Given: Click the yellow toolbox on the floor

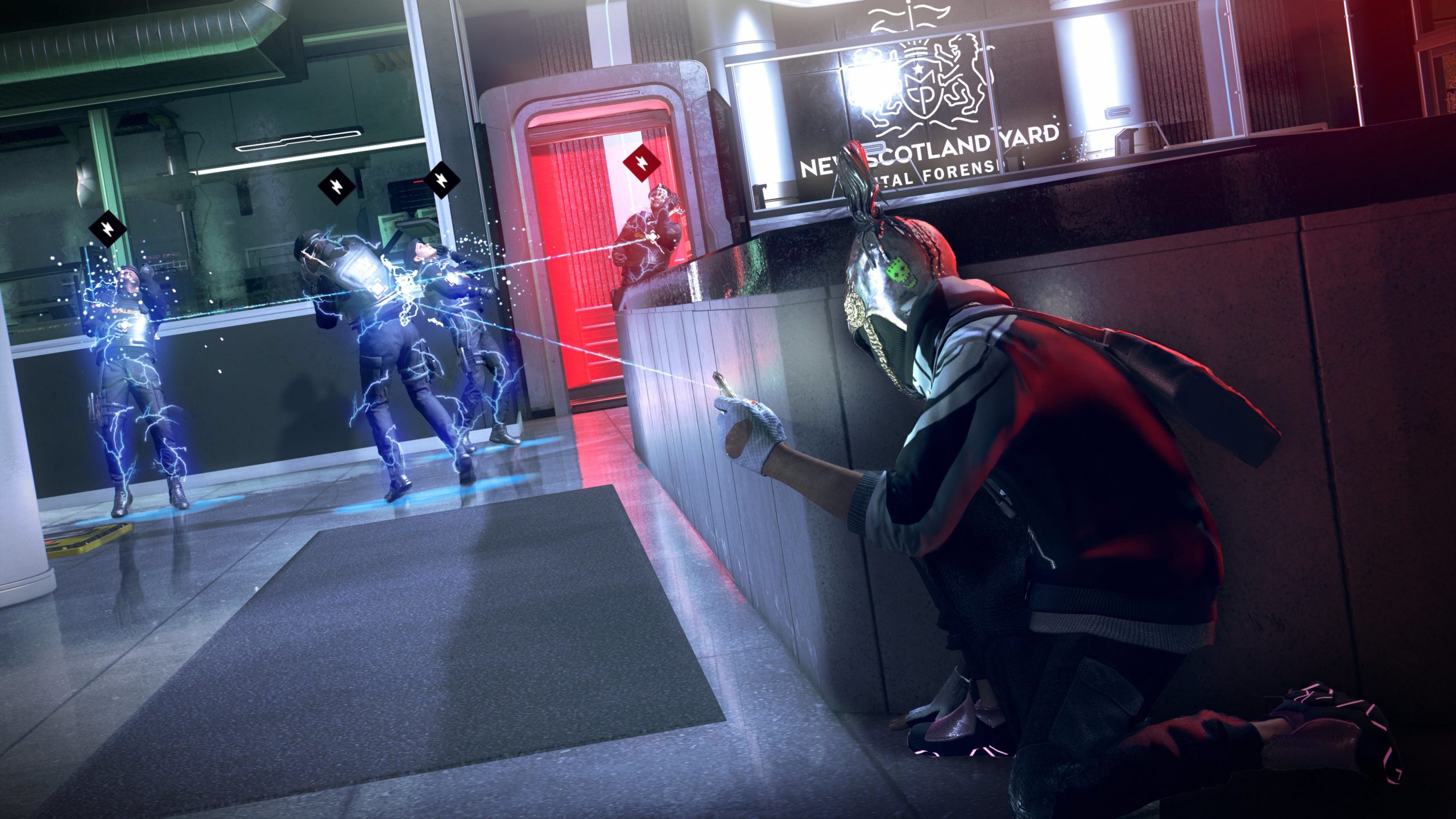Looking at the screenshot, I should tap(68, 546).
